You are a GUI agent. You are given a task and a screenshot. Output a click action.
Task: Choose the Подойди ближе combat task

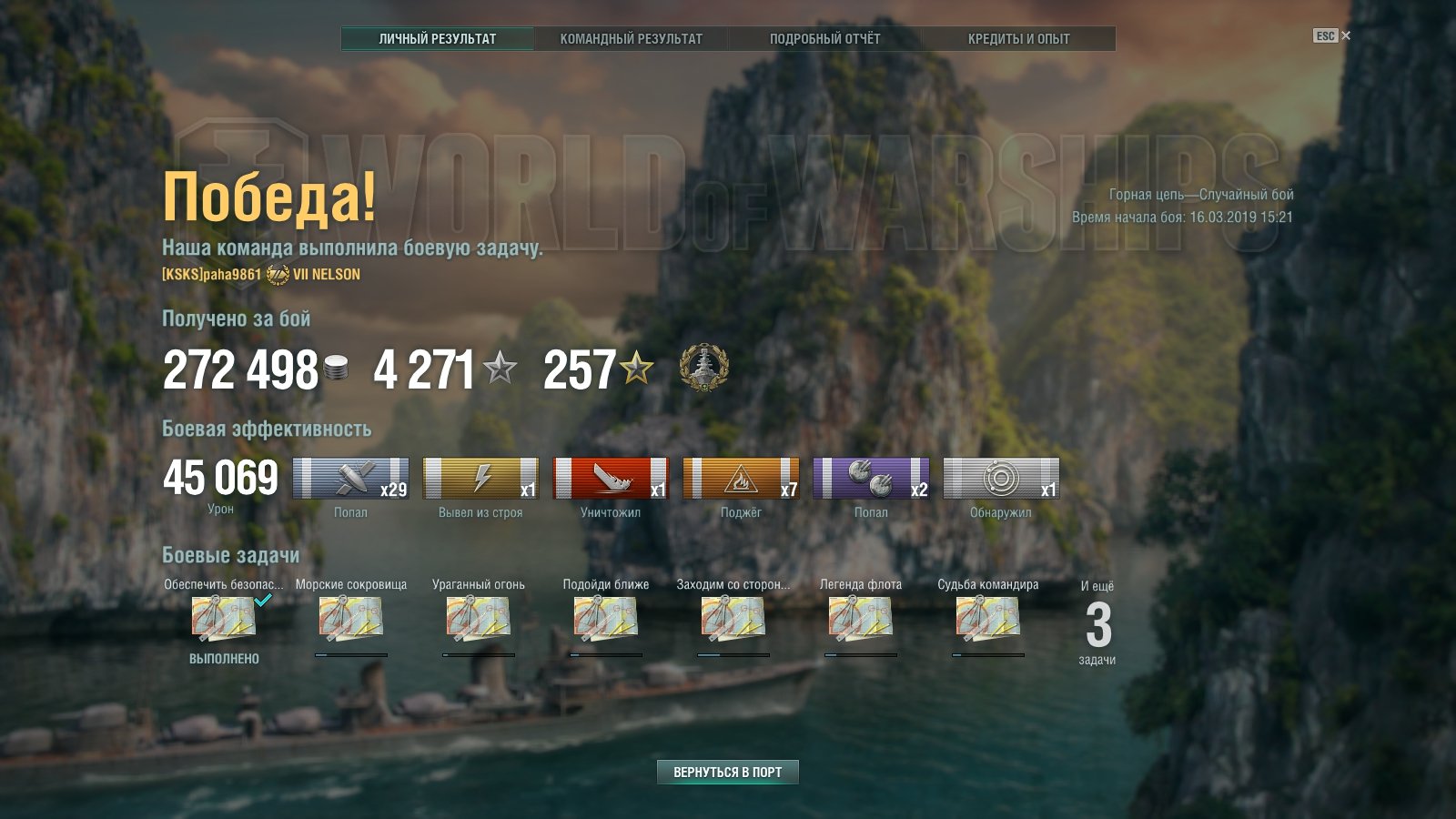(x=605, y=619)
